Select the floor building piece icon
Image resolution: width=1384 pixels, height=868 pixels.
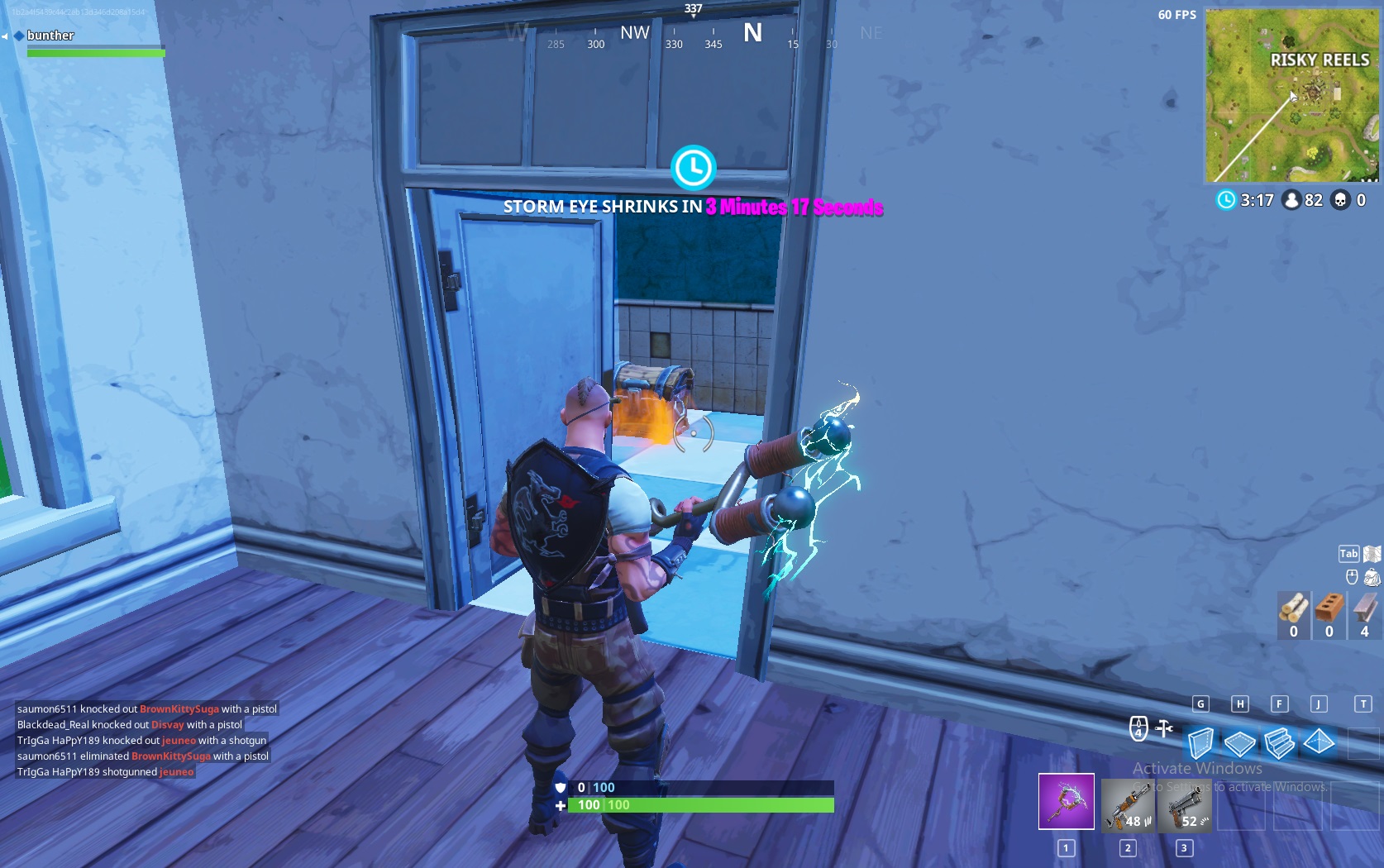point(1240,742)
